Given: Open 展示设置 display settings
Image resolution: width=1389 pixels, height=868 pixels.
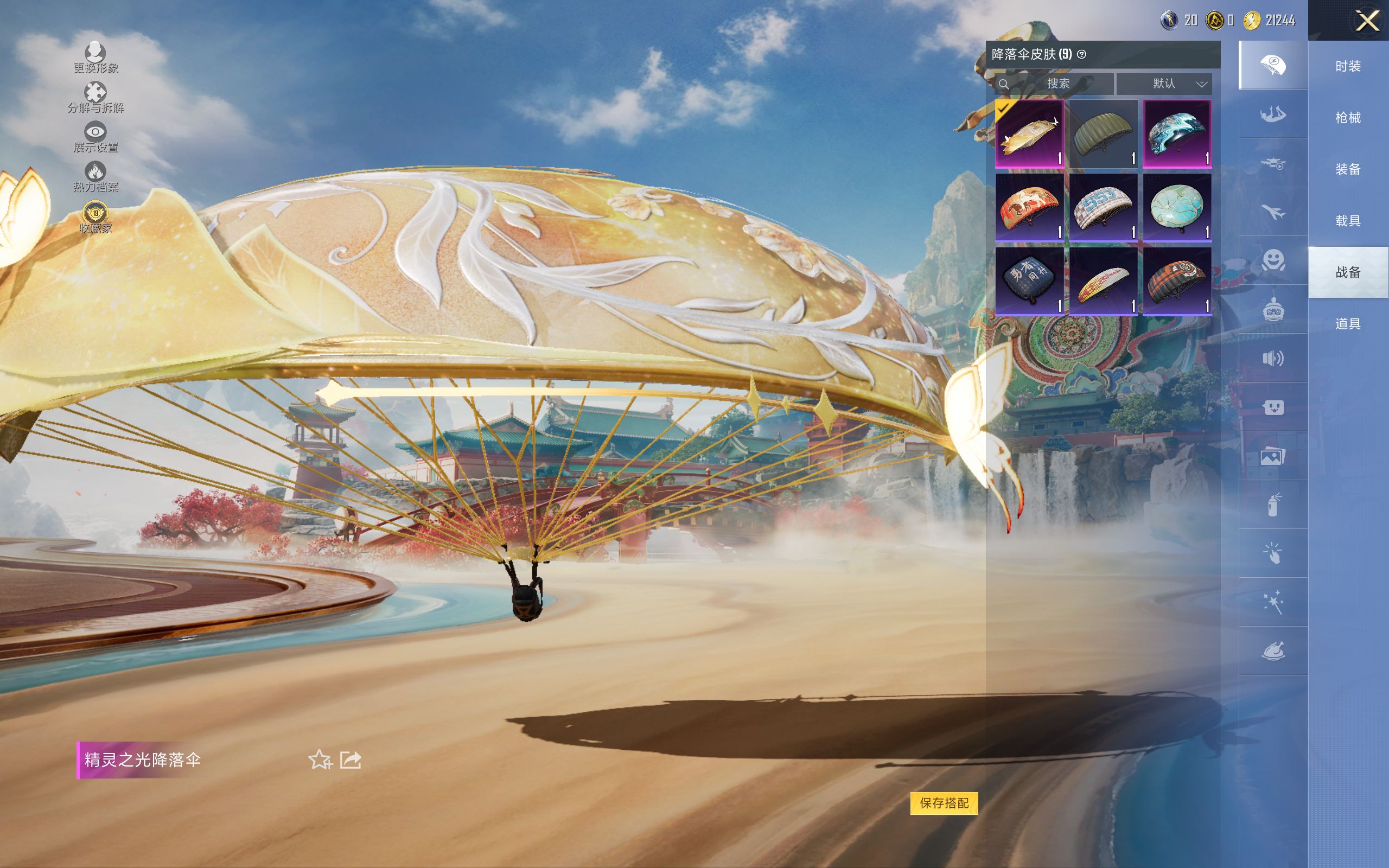Looking at the screenshot, I should 95,137.
